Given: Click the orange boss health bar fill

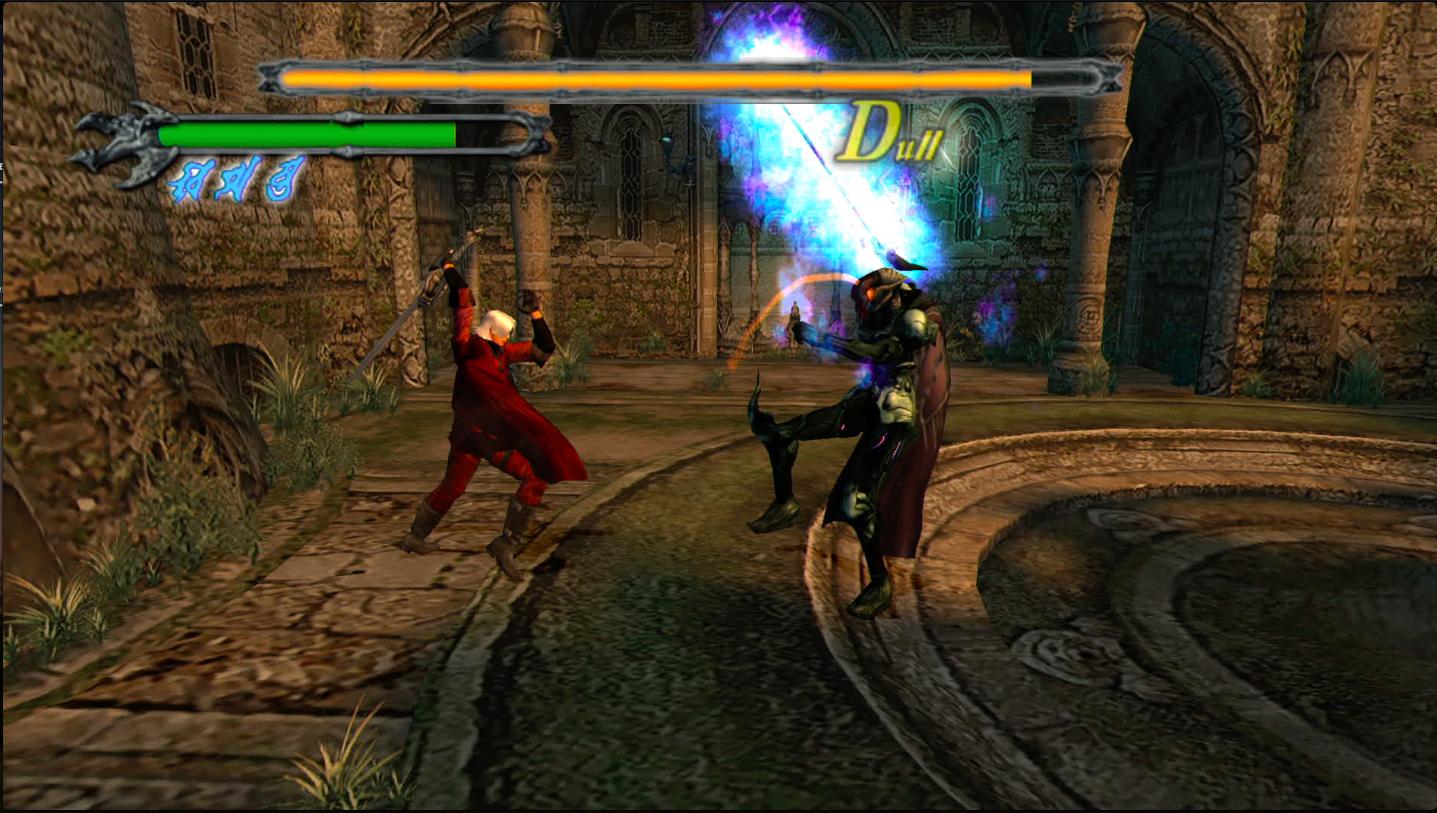Looking at the screenshot, I should point(650,77).
